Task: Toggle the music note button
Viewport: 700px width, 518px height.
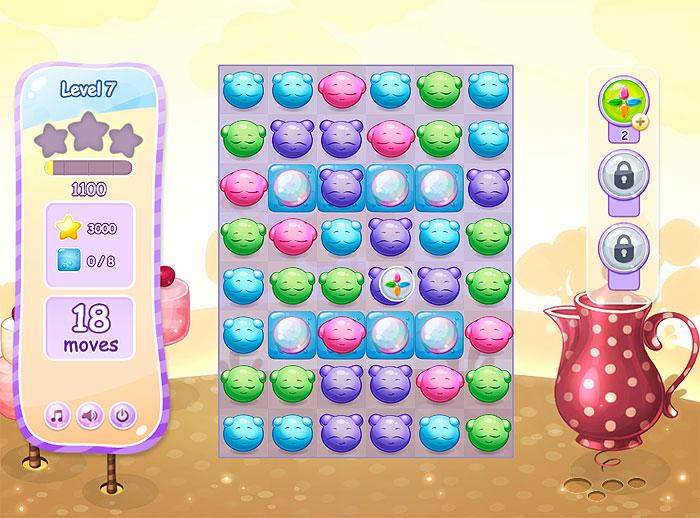Action: point(57,413)
